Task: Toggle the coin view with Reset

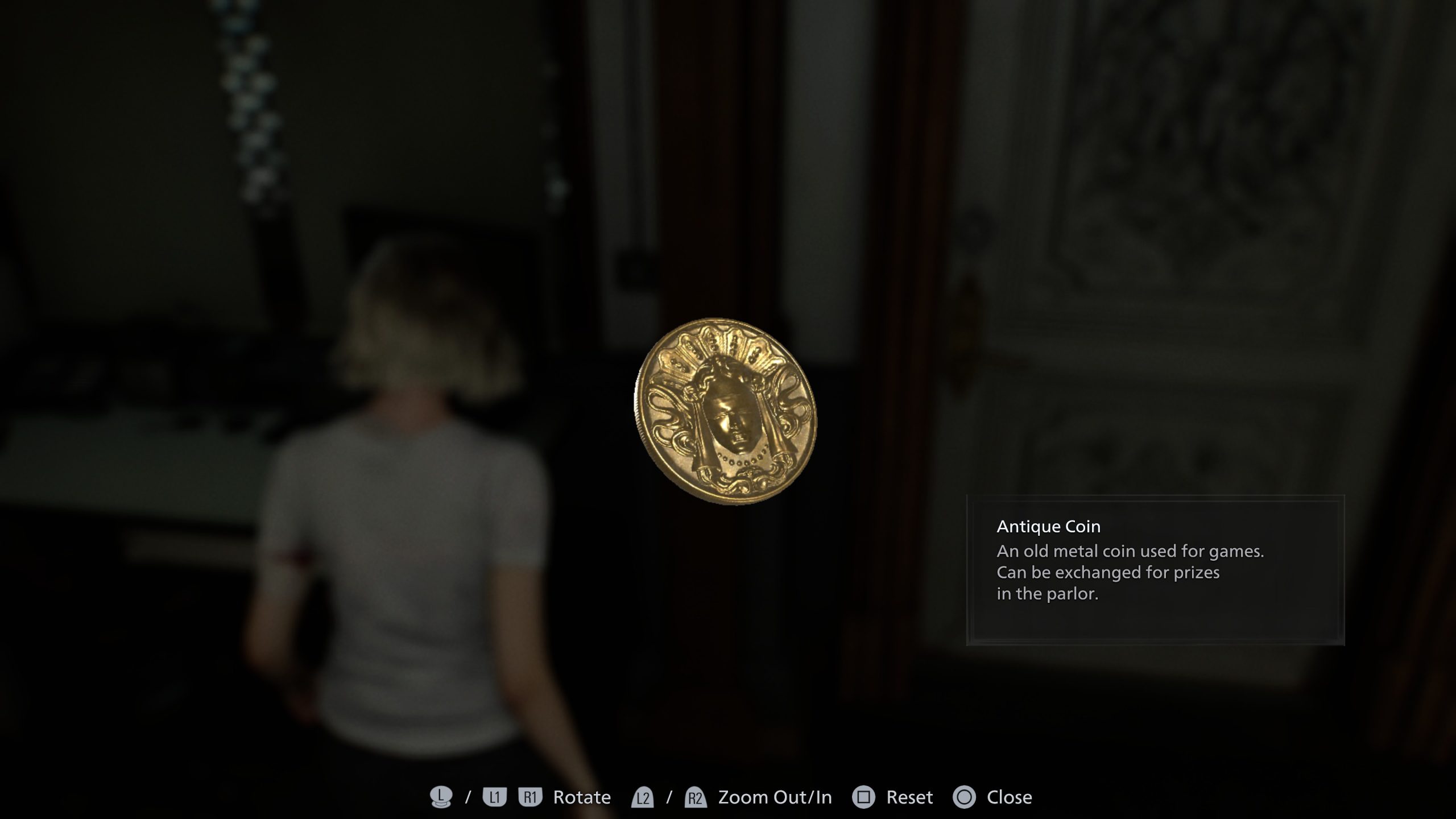Action: point(910,796)
